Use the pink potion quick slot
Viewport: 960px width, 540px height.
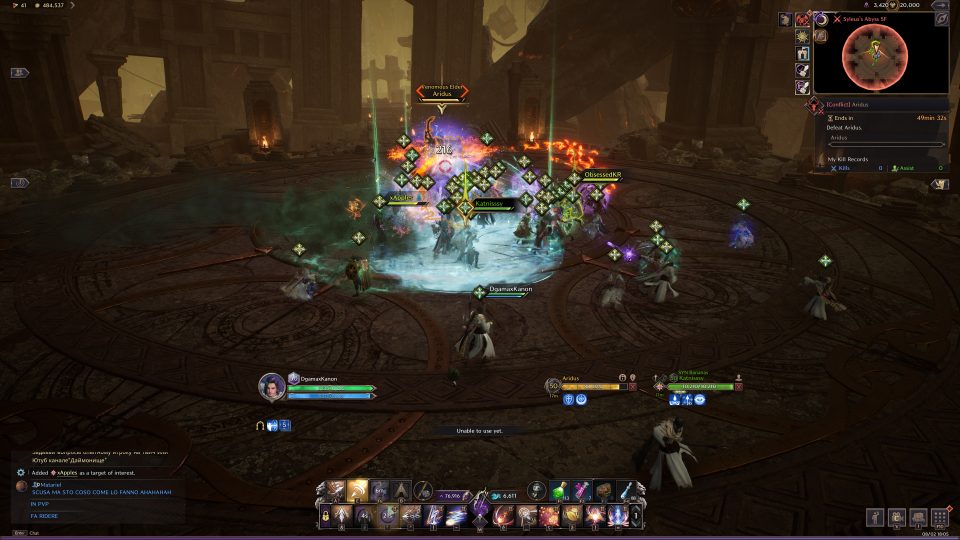[582, 489]
